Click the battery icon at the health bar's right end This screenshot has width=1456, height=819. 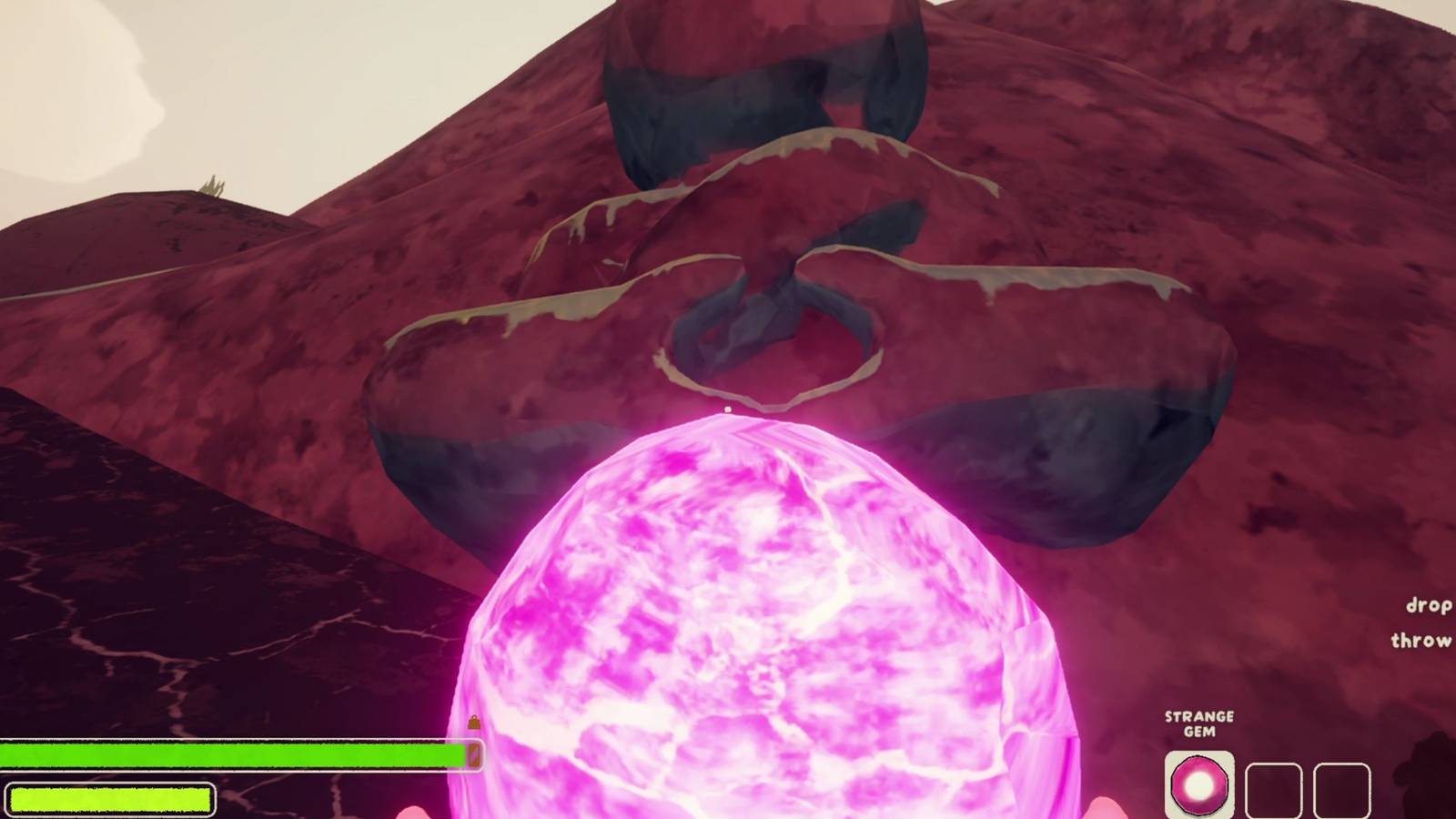click(474, 753)
